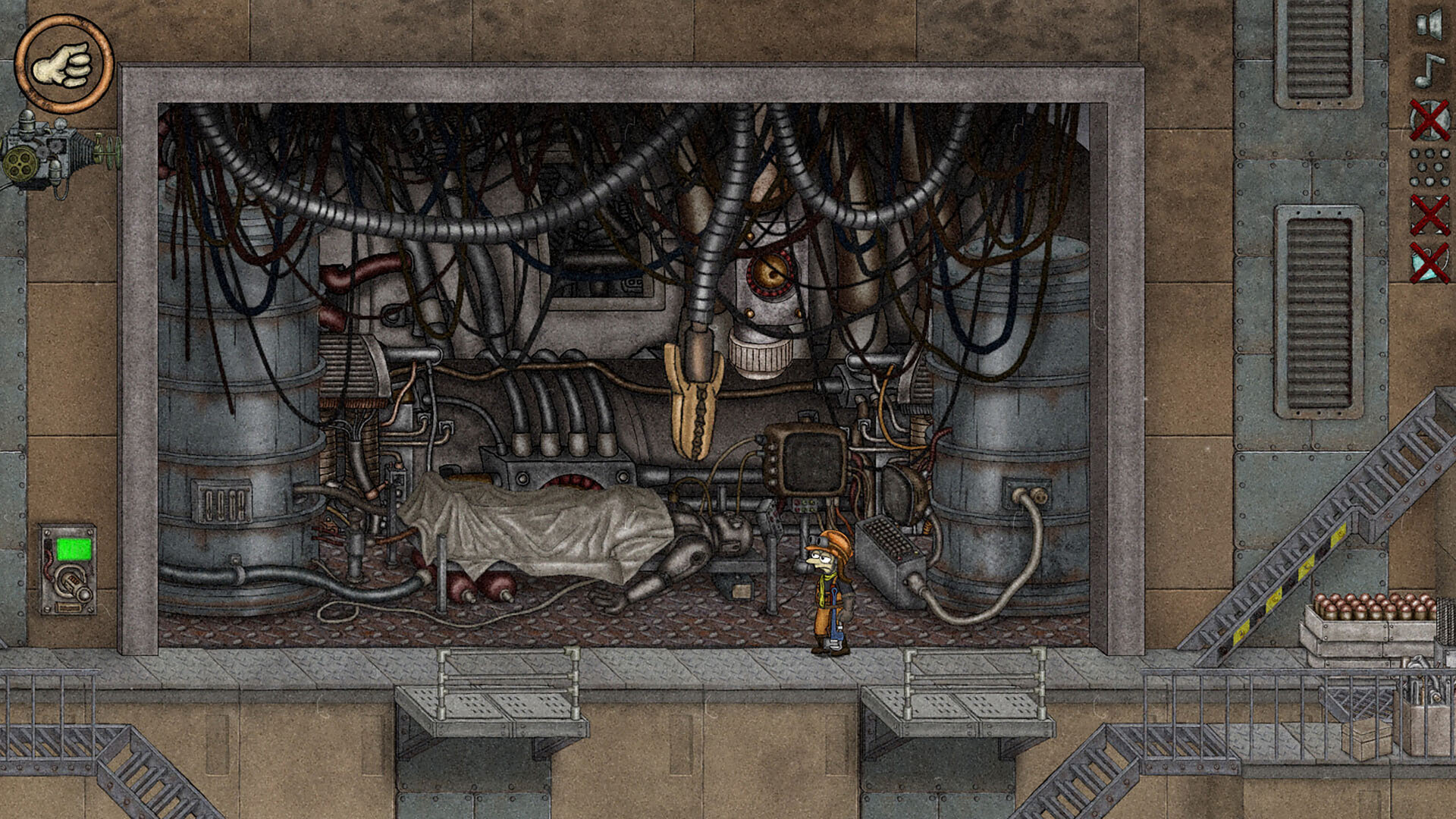The image size is (1456, 819).
Task: Click the crossed-out half-circle icon
Action: pyautogui.click(x=1429, y=120)
